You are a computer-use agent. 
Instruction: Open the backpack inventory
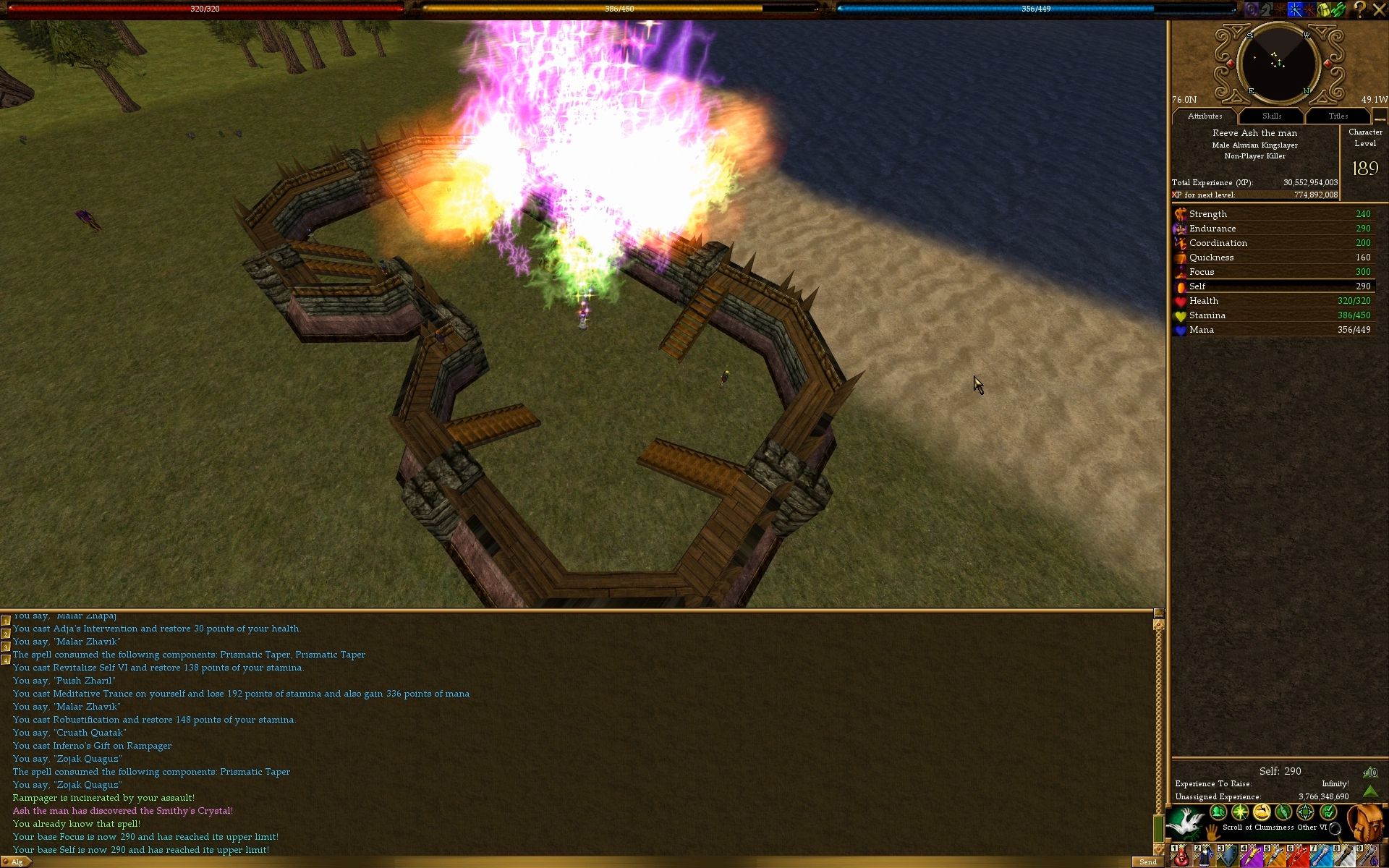[1365, 823]
